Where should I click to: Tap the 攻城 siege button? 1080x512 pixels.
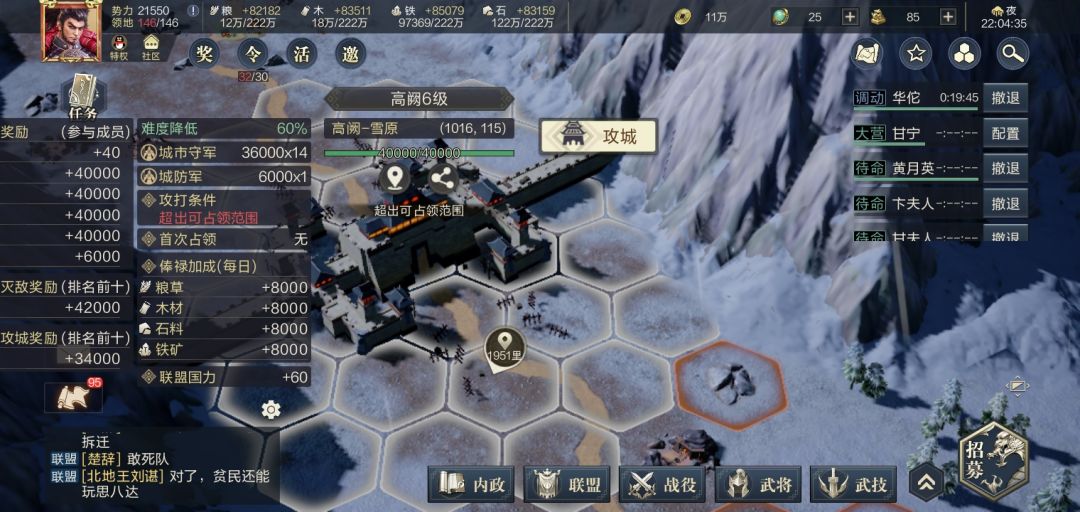(598, 136)
